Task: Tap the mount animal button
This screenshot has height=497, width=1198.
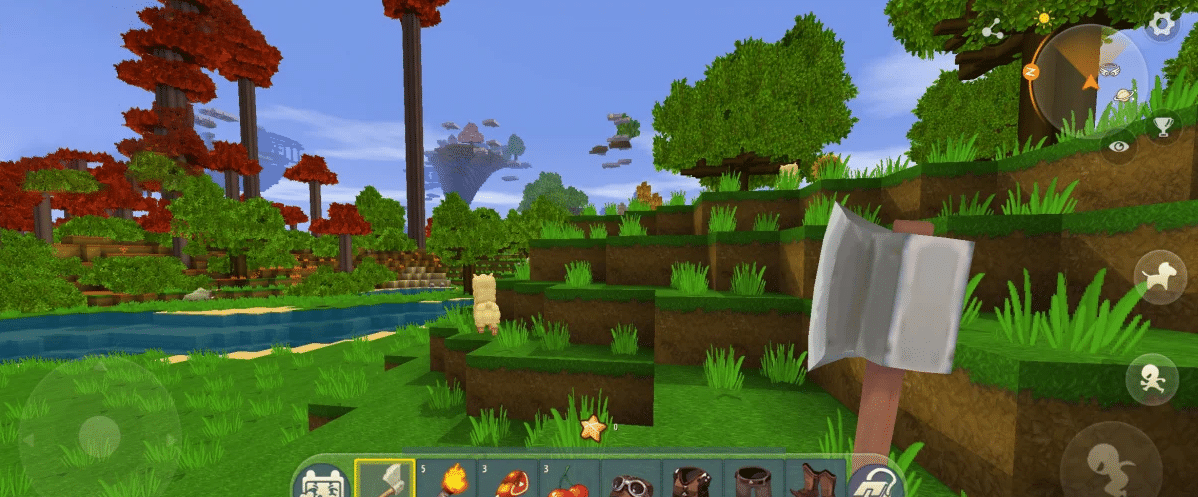Action: tap(1159, 276)
